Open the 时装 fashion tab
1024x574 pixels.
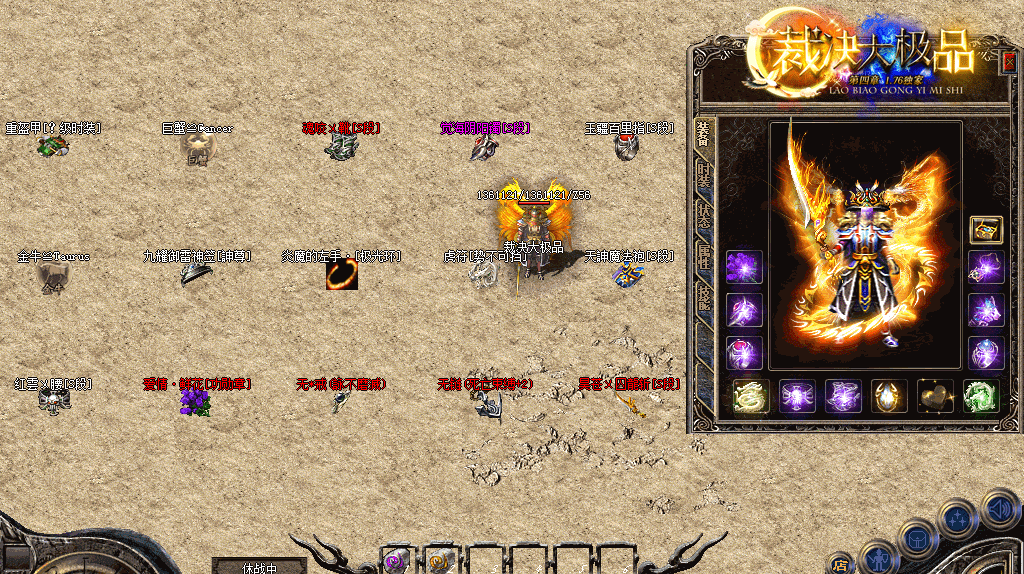click(703, 175)
